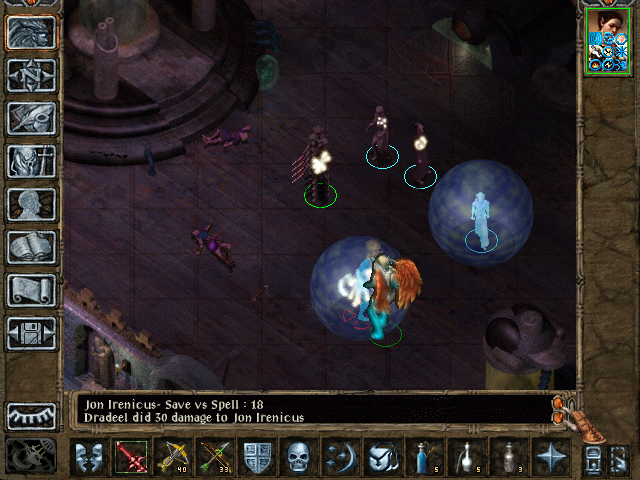Activate the dialogue masks button

(89, 458)
